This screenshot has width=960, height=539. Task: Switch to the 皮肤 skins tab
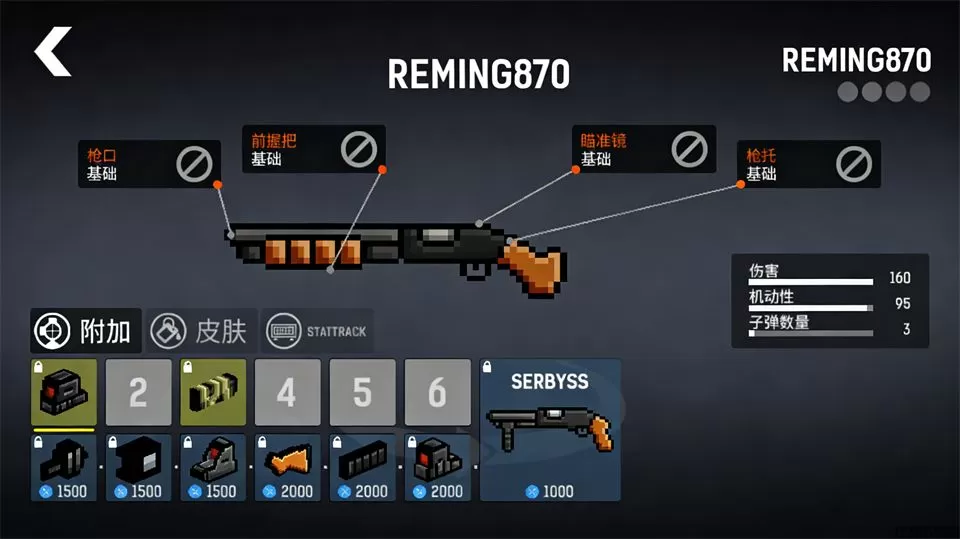coord(202,331)
